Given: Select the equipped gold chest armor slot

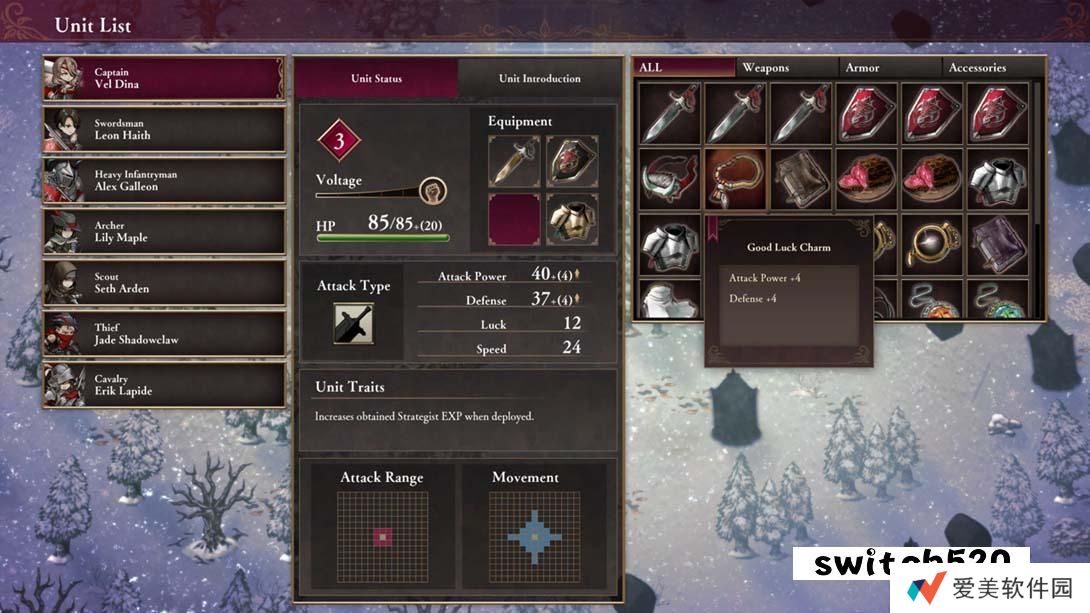Looking at the screenshot, I should coord(572,220).
